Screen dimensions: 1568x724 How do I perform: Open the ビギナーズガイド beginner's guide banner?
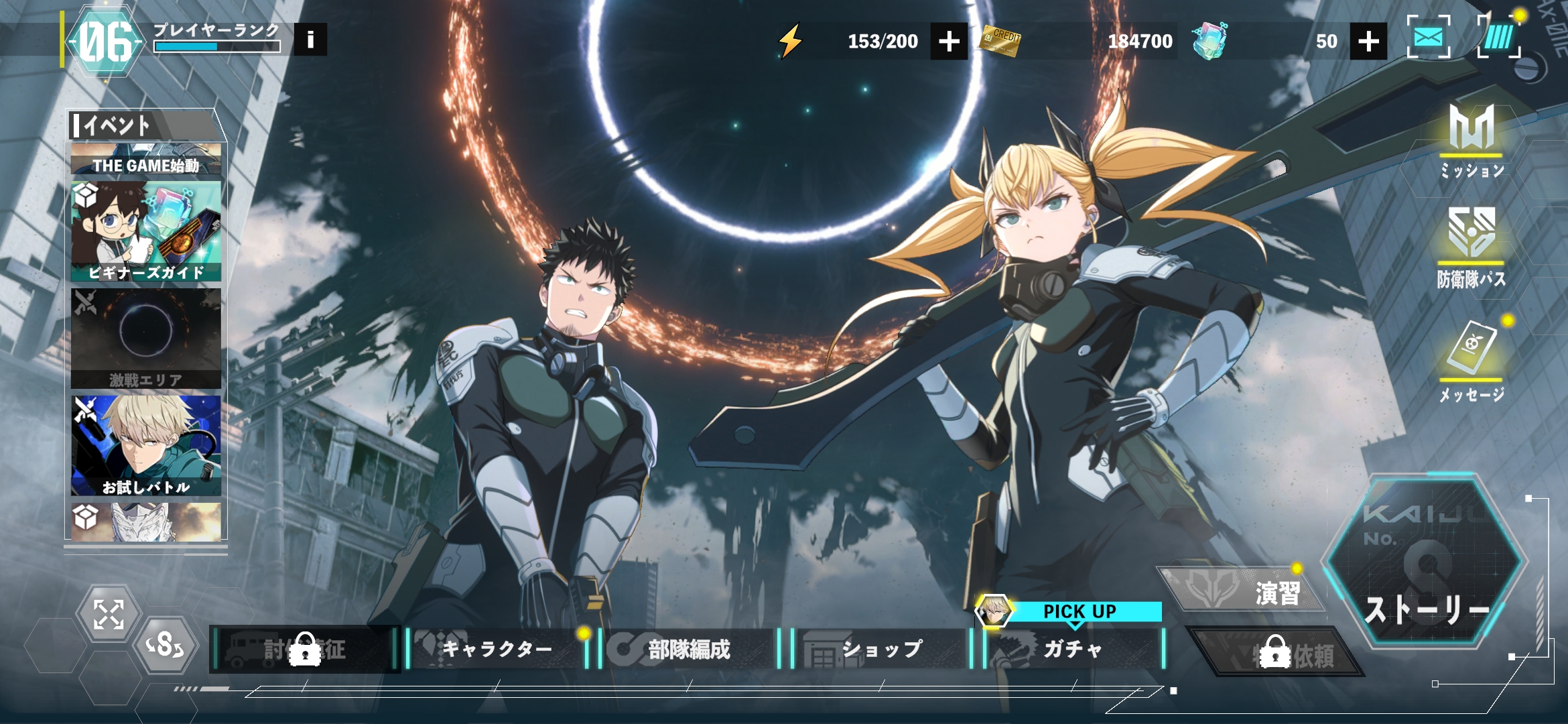(146, 231)
